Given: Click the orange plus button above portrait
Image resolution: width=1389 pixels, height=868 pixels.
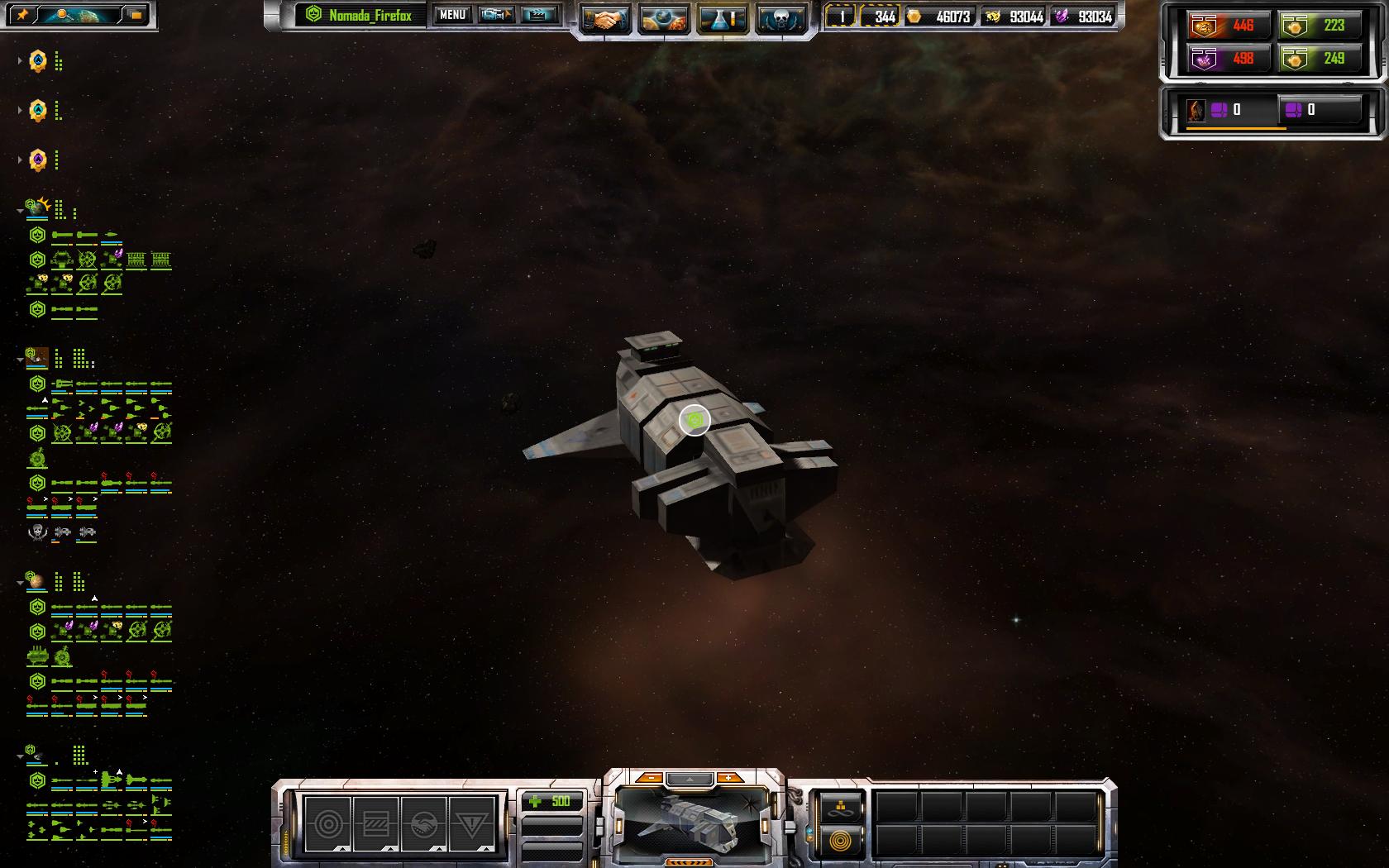Looking at the screenshot, I should coord(728,778).
